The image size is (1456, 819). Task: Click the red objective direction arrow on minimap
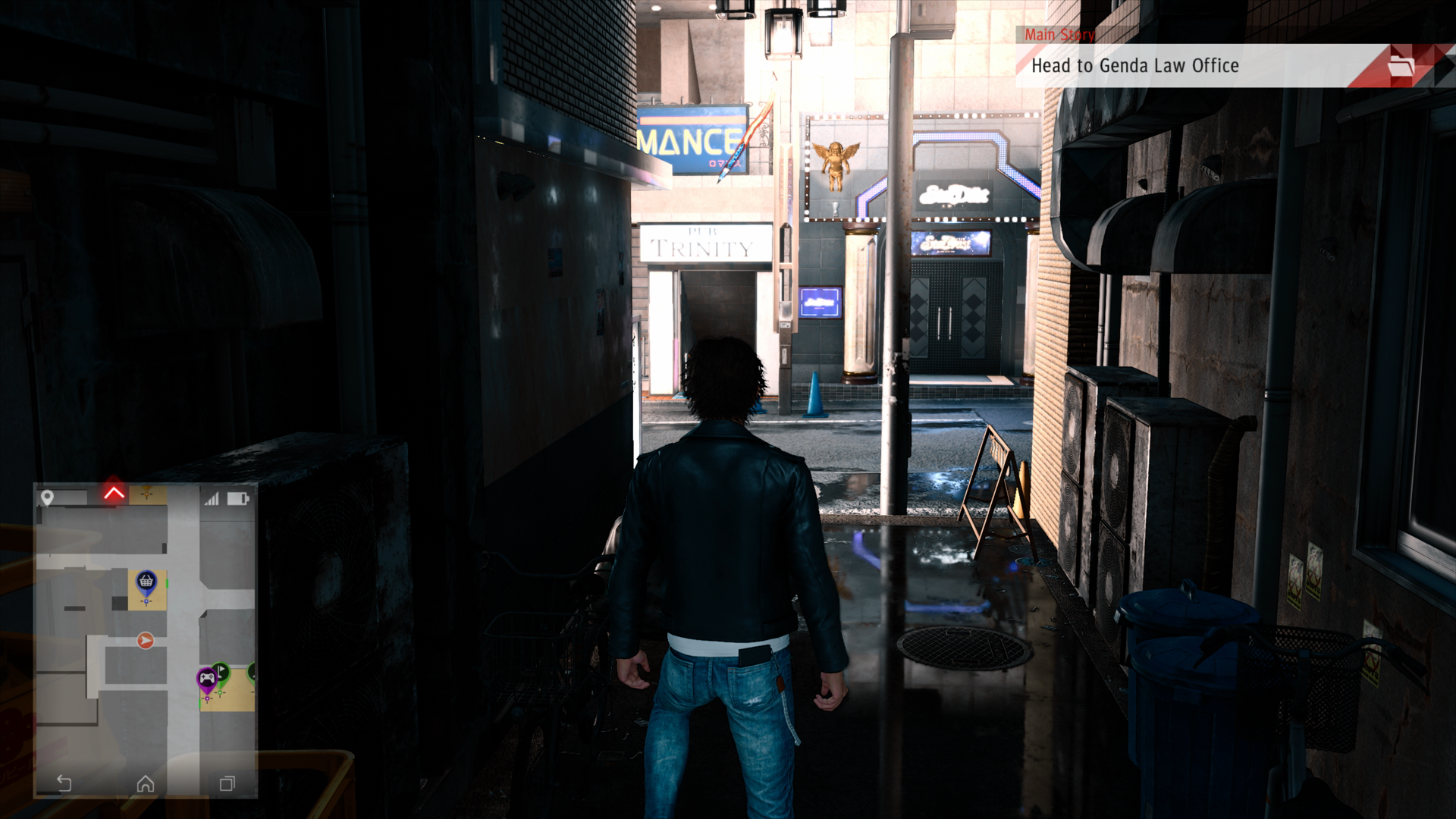[x=114, y=494]
